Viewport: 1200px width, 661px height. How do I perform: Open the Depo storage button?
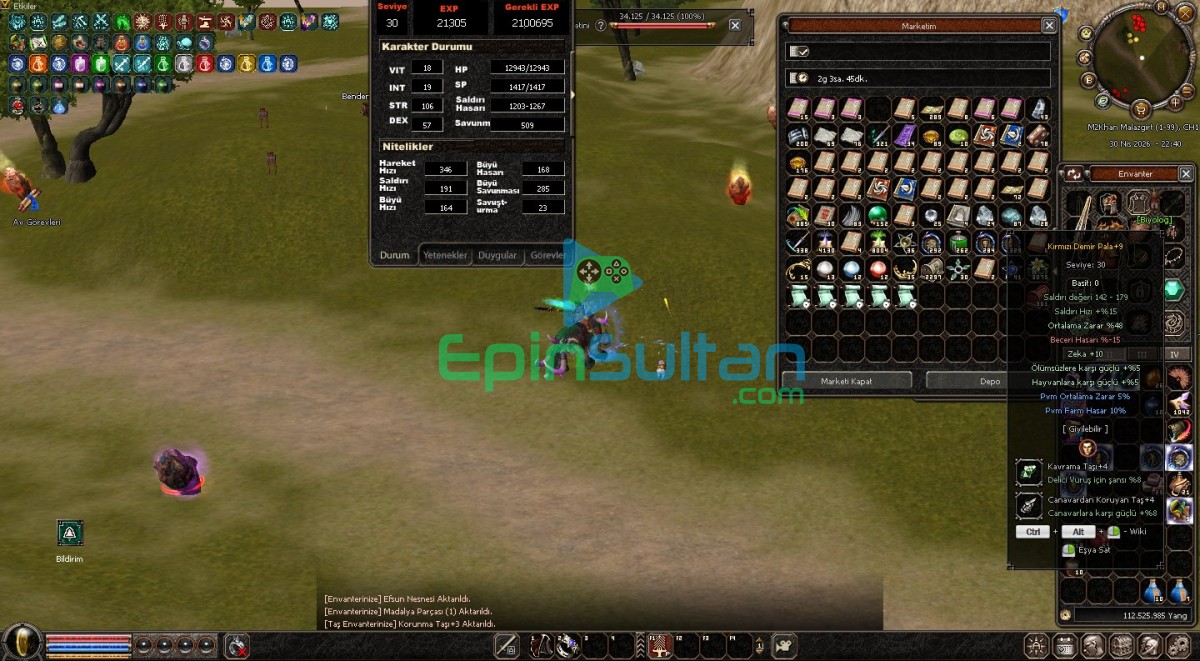990,381
